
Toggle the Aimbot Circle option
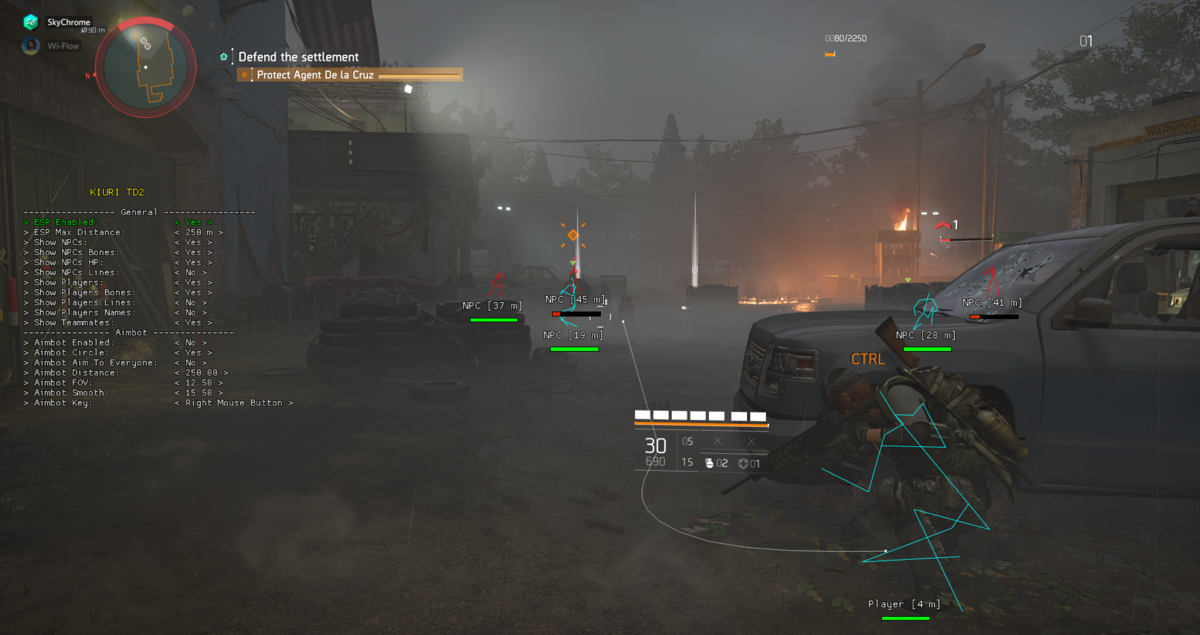pyautogui.click(x=192, y=352)
